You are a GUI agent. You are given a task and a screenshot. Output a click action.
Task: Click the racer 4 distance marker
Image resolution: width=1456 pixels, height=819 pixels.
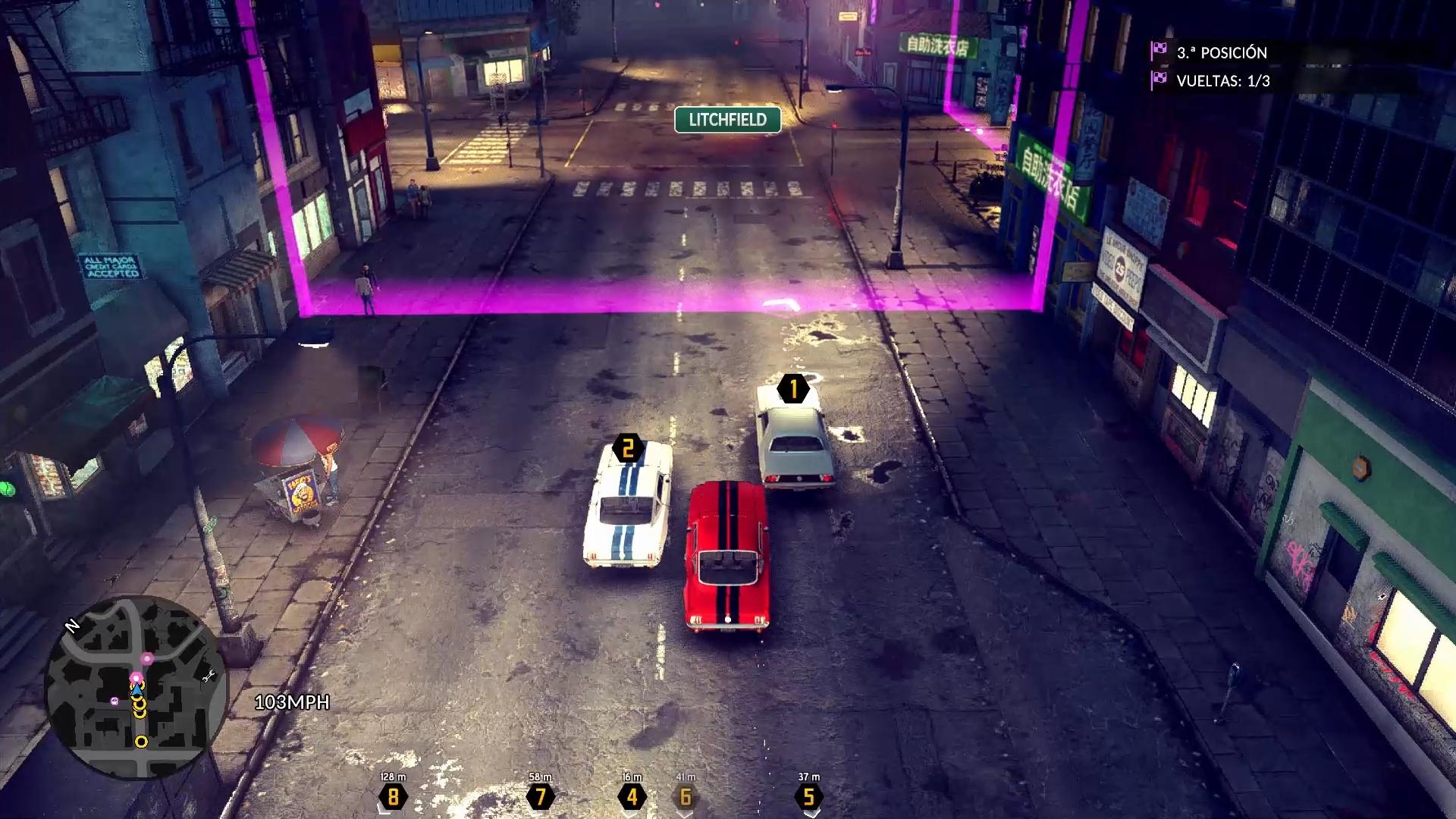[632, 796]
